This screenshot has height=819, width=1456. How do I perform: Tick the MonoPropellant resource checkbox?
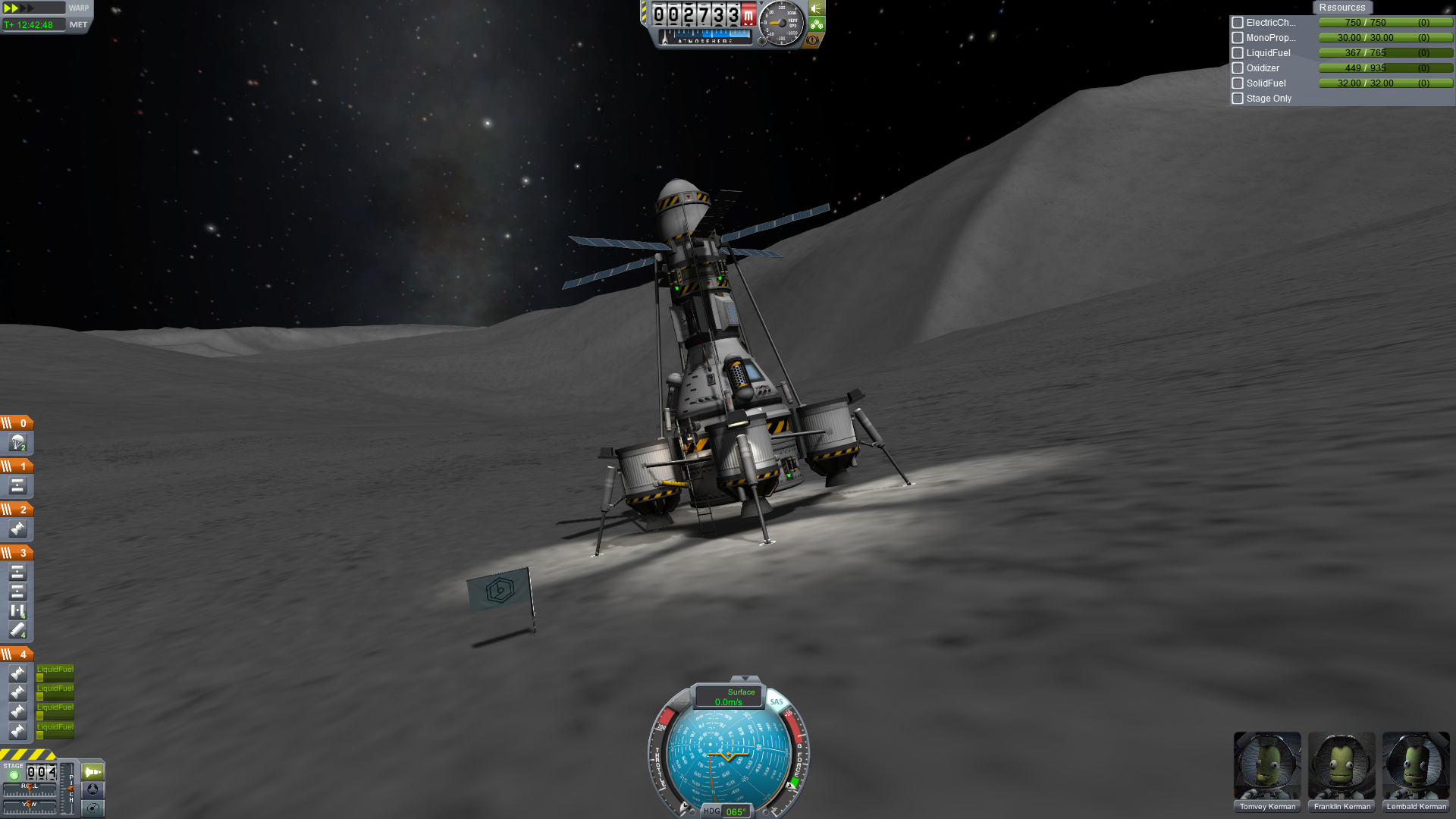pos(1238,38)
